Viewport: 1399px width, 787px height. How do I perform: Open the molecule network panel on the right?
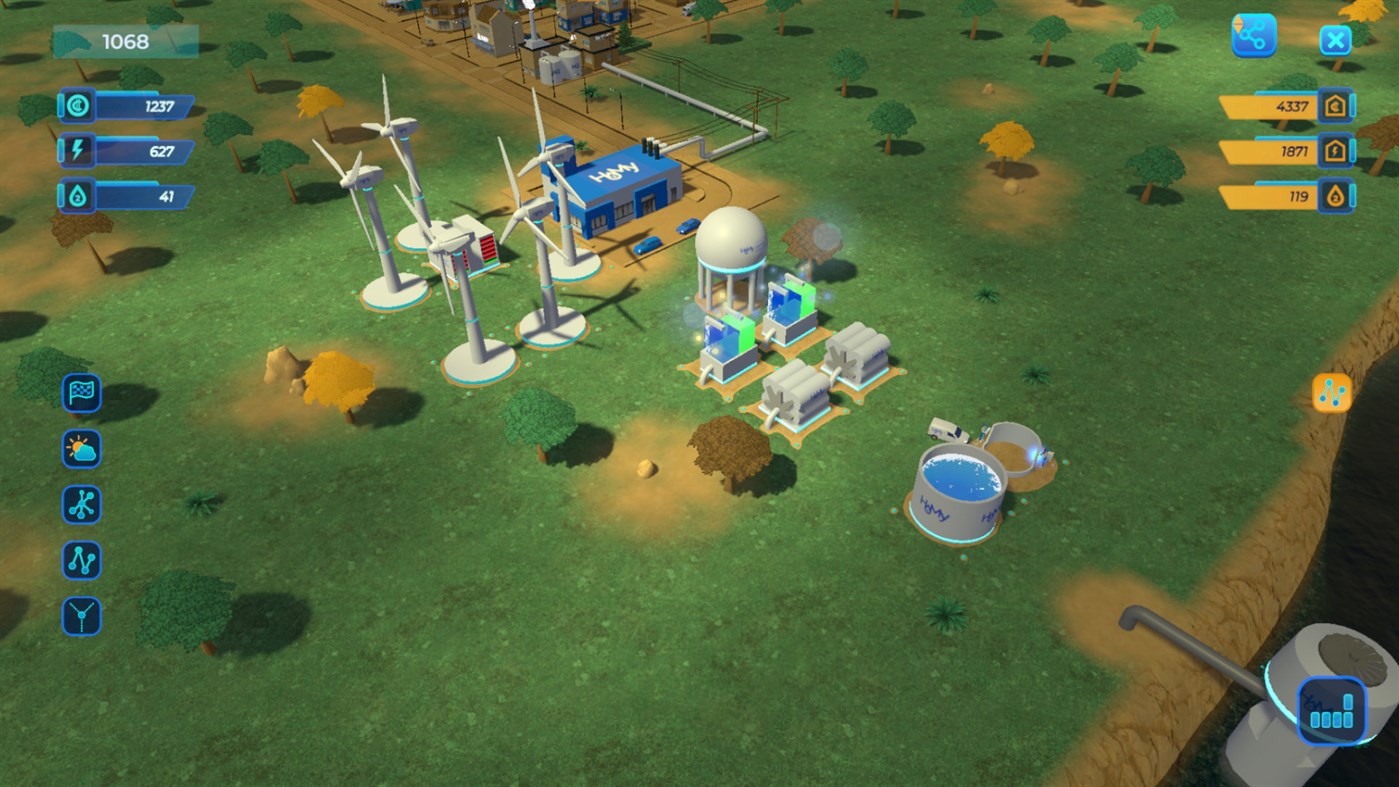click(x=1331, y=393)
